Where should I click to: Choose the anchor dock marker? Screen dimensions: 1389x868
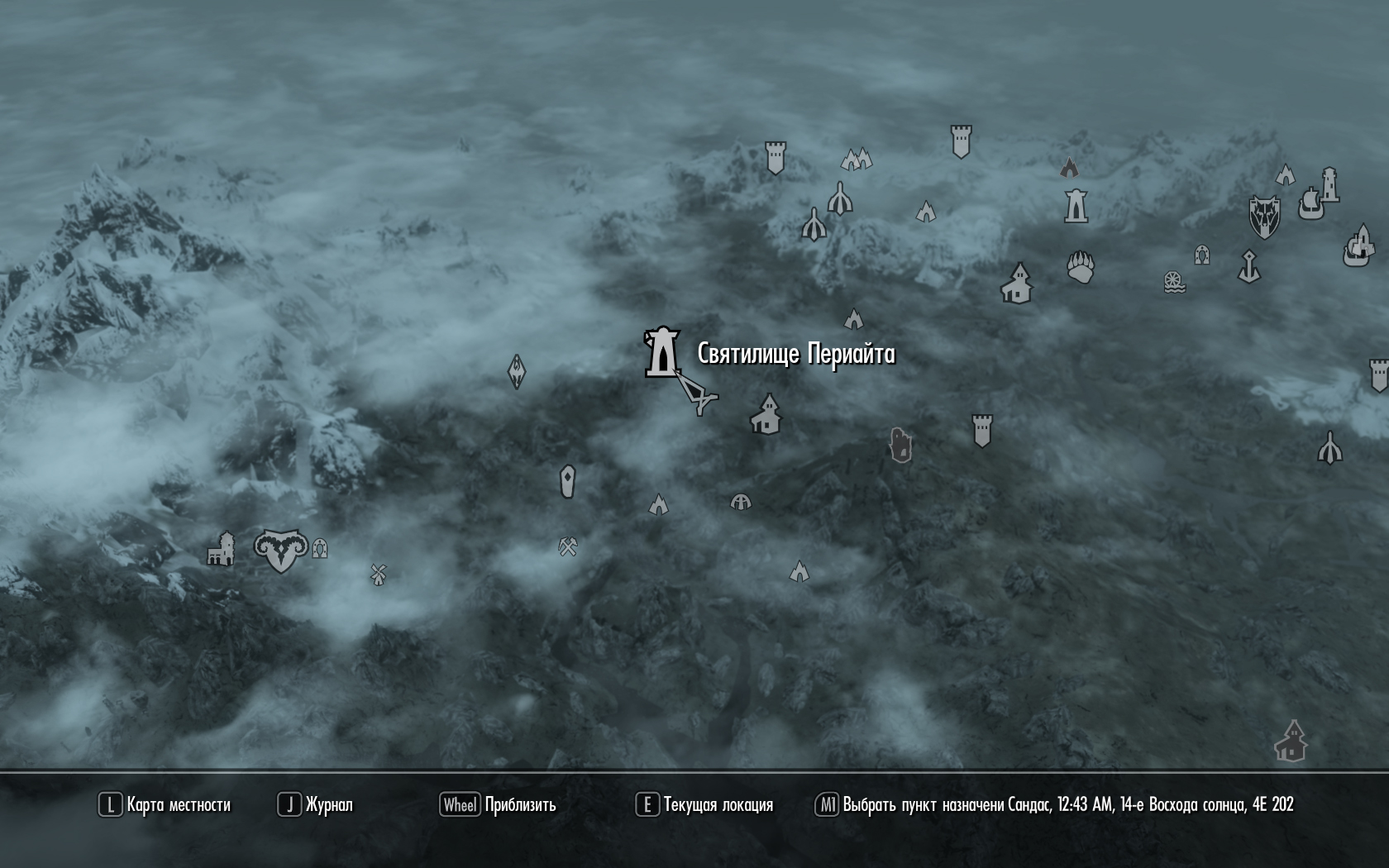click(1248, 266)
